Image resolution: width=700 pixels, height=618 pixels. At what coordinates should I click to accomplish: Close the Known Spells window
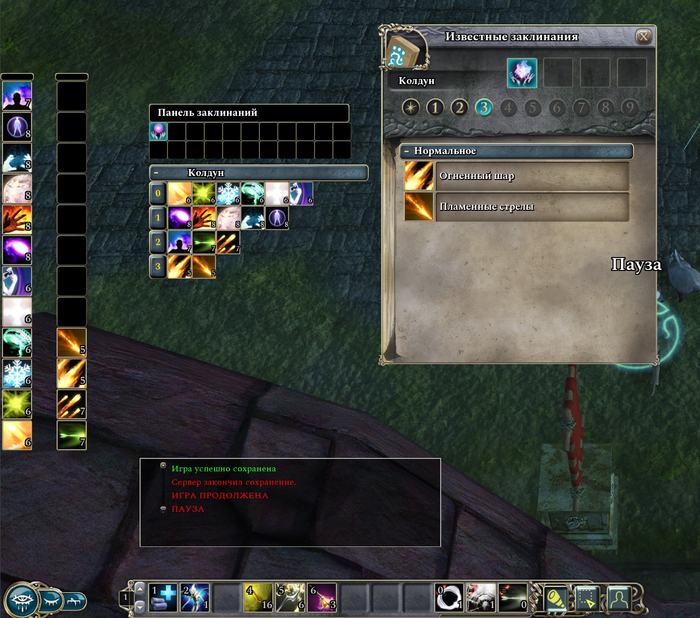point(644,36)
